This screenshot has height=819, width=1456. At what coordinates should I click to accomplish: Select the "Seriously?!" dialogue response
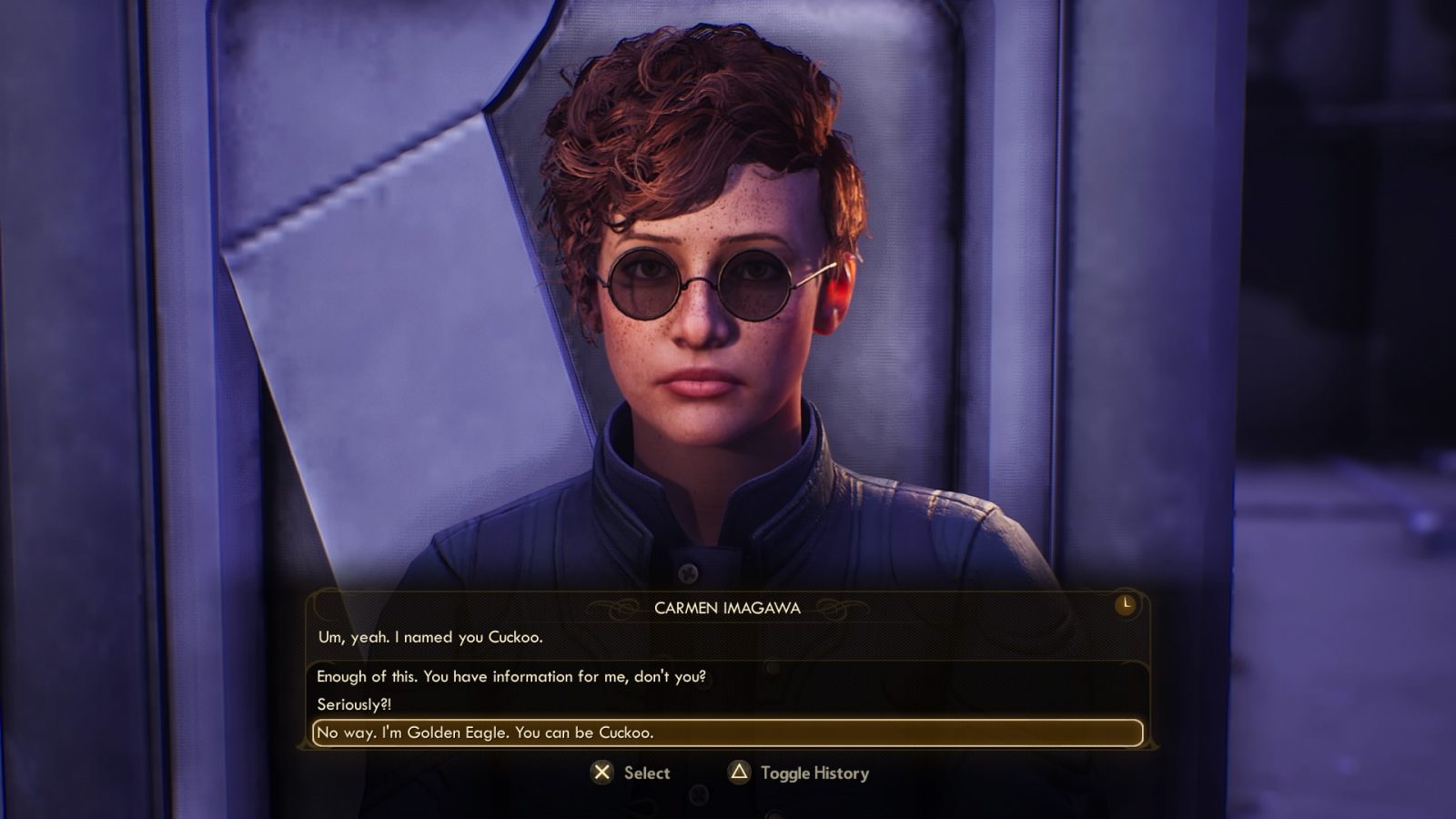point(354,704)
